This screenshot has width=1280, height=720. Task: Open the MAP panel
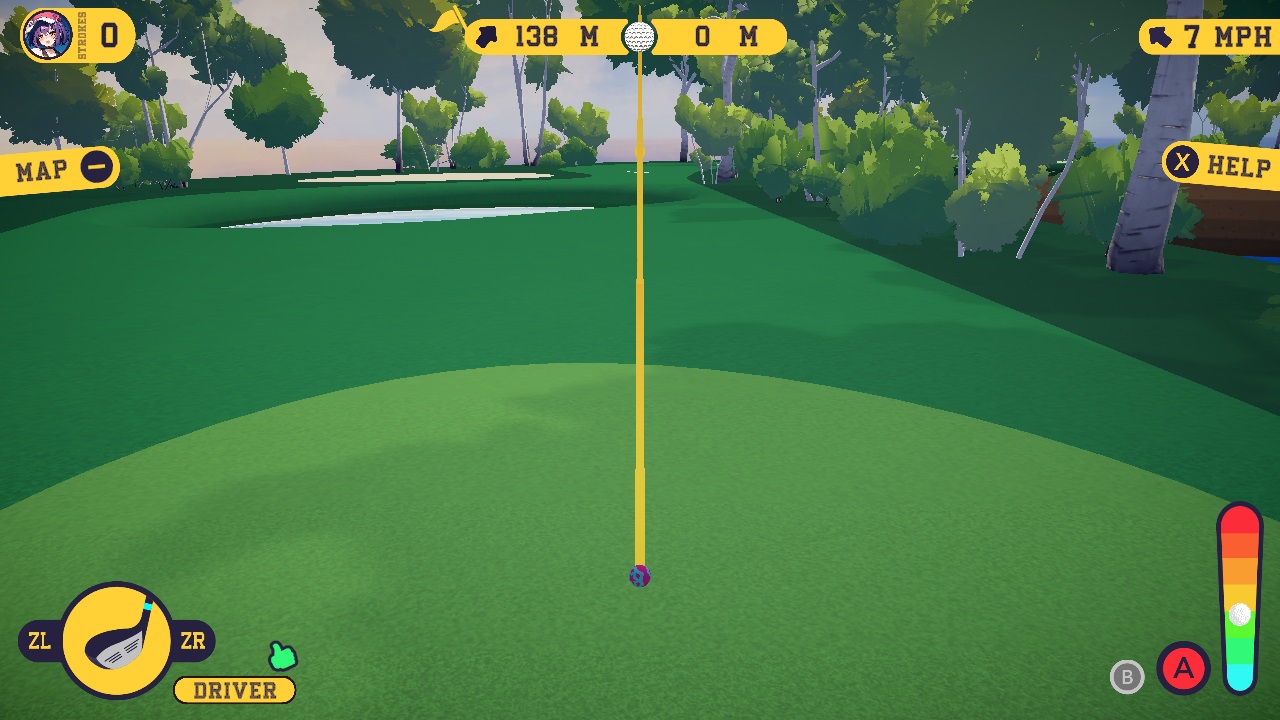click(x=40, y=168)
